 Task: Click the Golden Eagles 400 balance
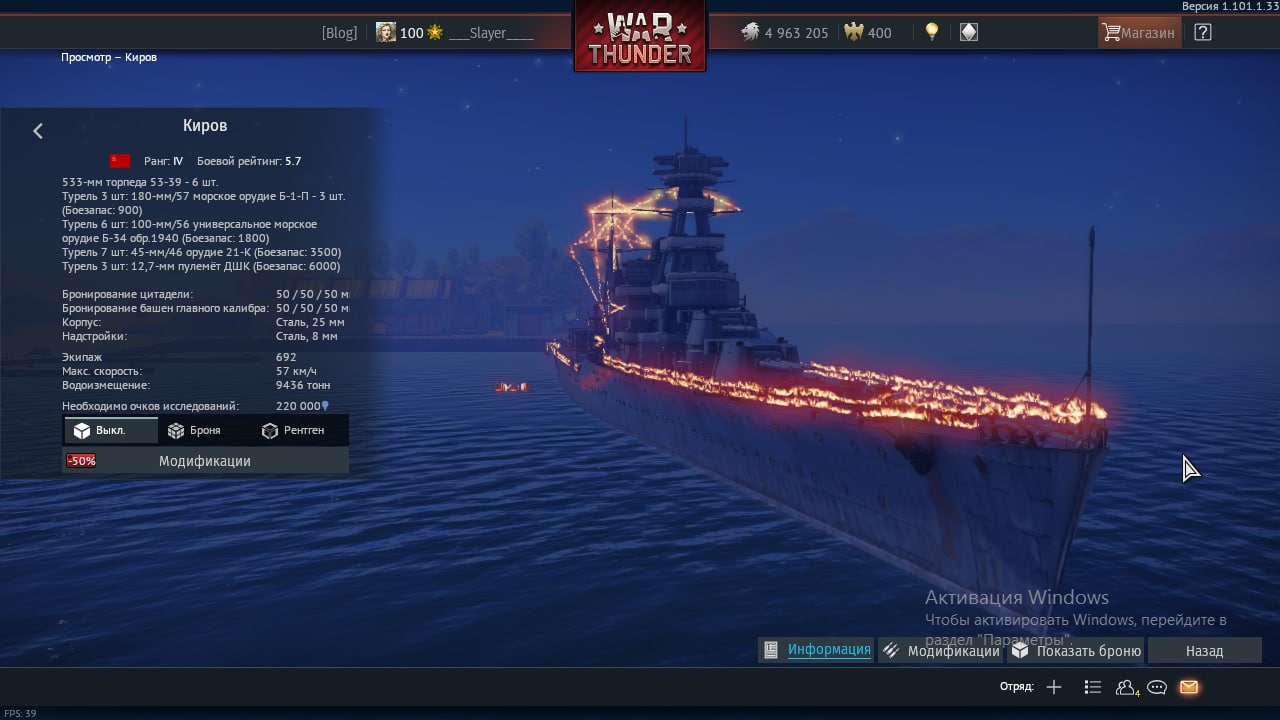click(x=868, y=33)
